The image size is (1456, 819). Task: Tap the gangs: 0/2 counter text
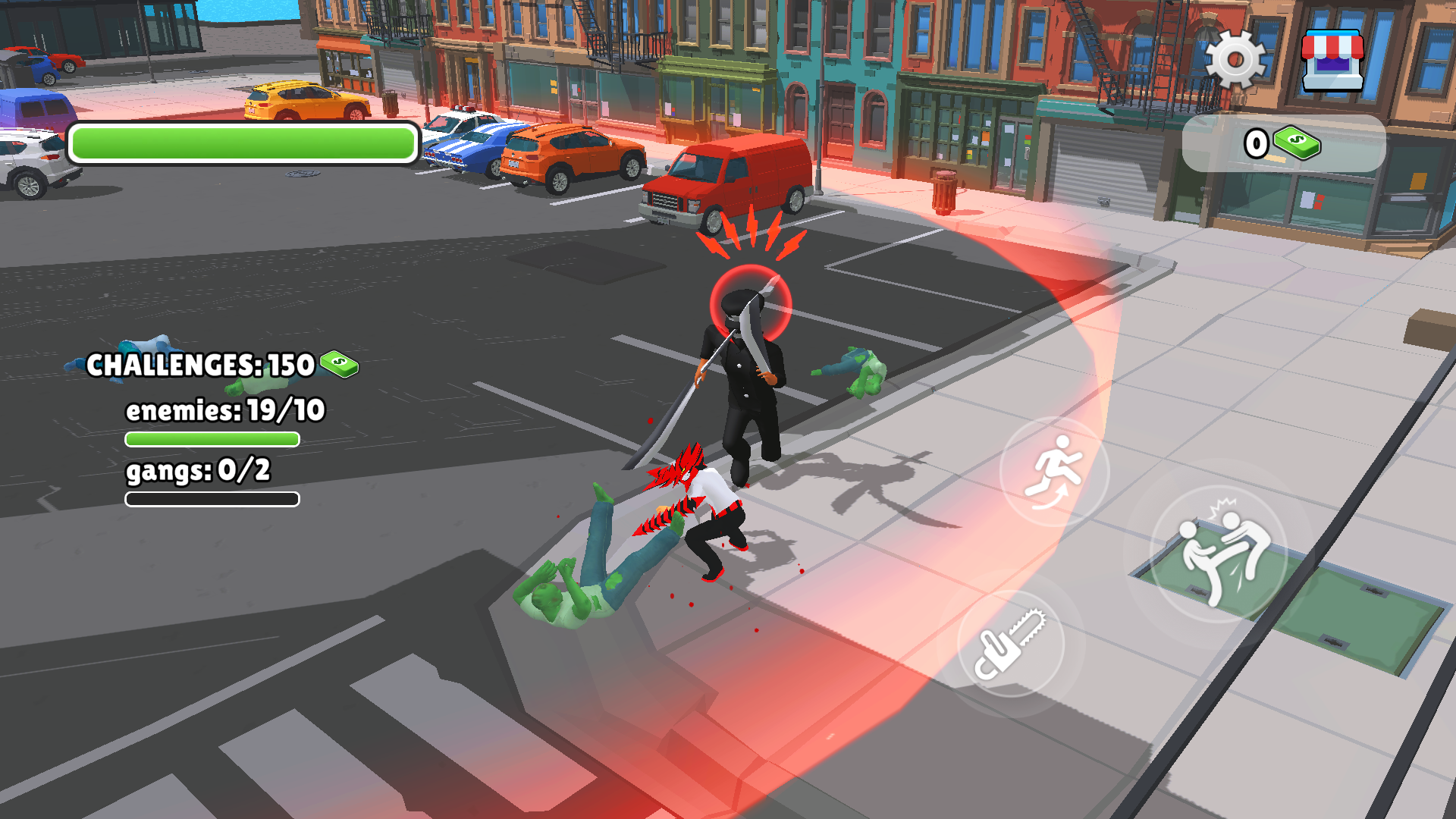click(199, 470)
